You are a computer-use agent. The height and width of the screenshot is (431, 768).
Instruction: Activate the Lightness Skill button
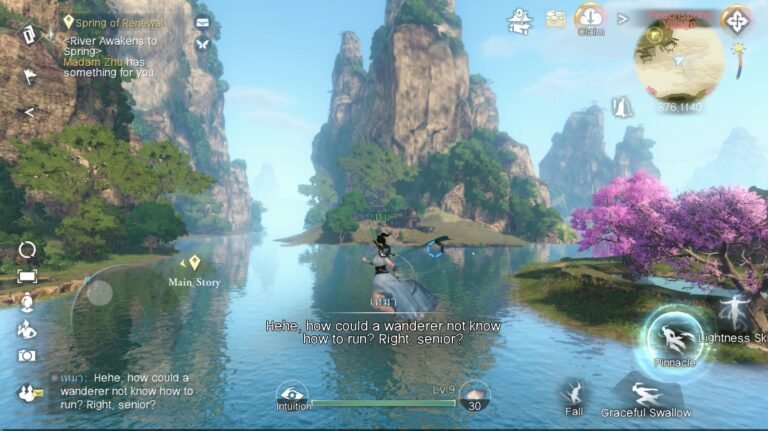click(738, 314)
